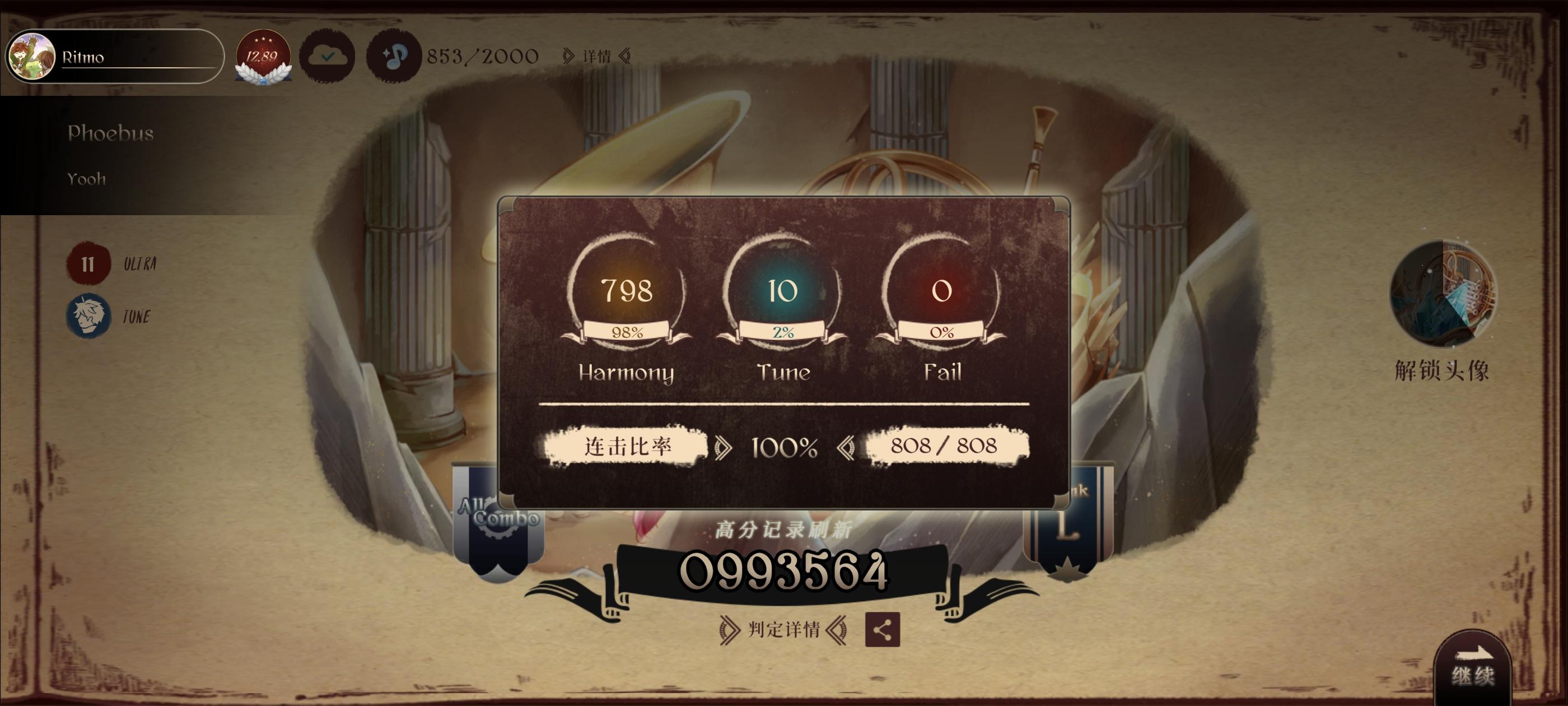Open the 12.89 rating badge
The width and height of the screenshot is (1568, 706).
tap(262, 56)
